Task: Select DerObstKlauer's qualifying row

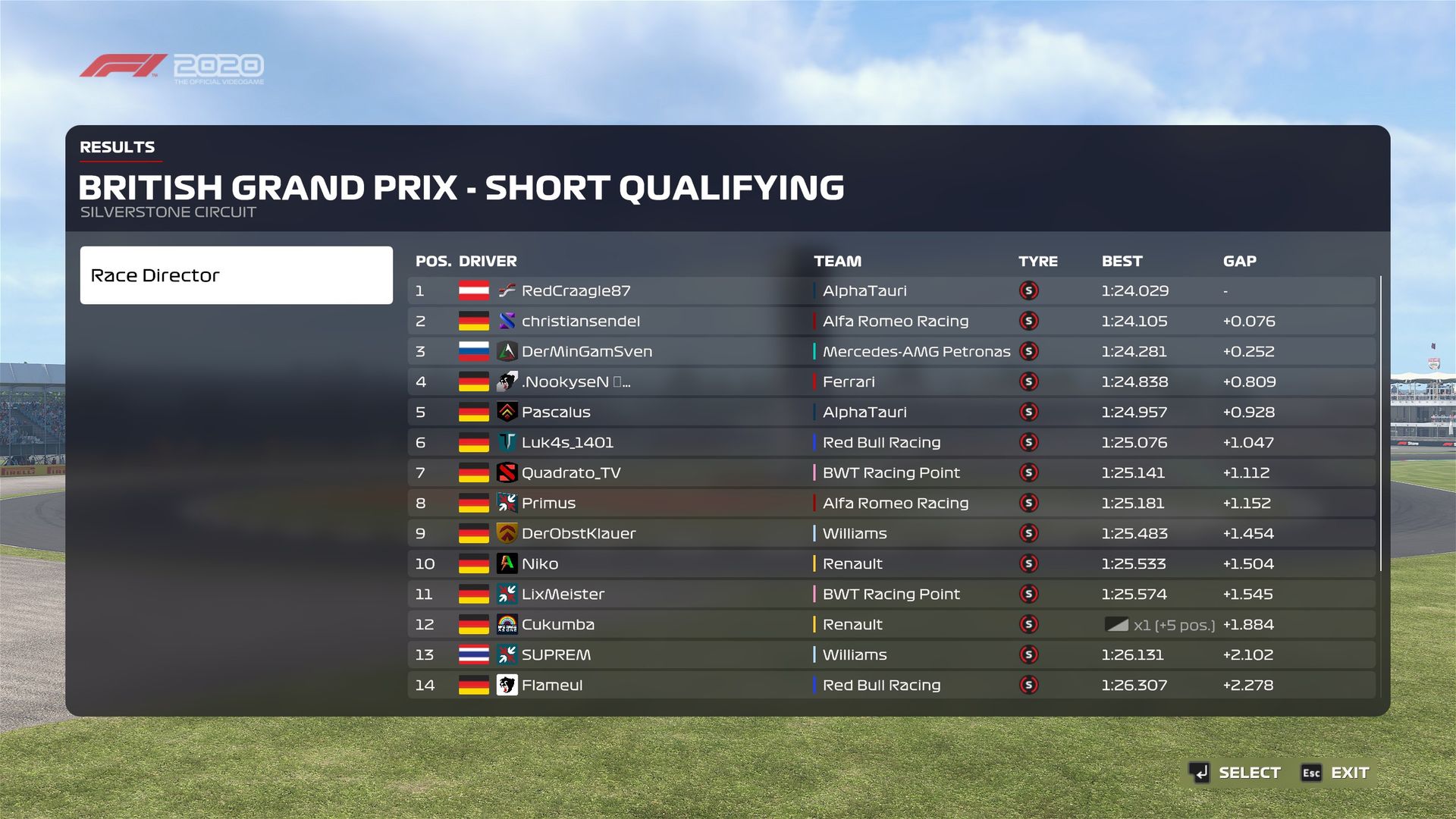Action: click(x=891, y=533)
